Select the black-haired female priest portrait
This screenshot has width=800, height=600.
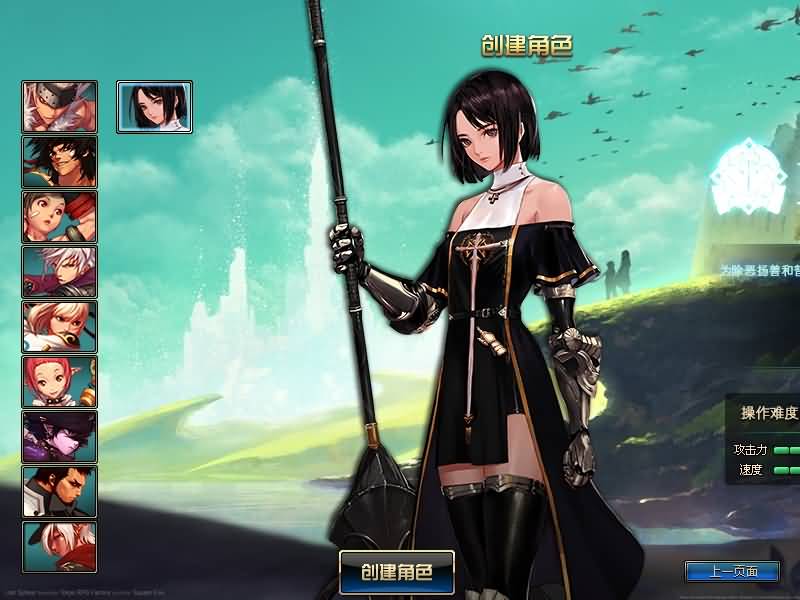[155, 107]
